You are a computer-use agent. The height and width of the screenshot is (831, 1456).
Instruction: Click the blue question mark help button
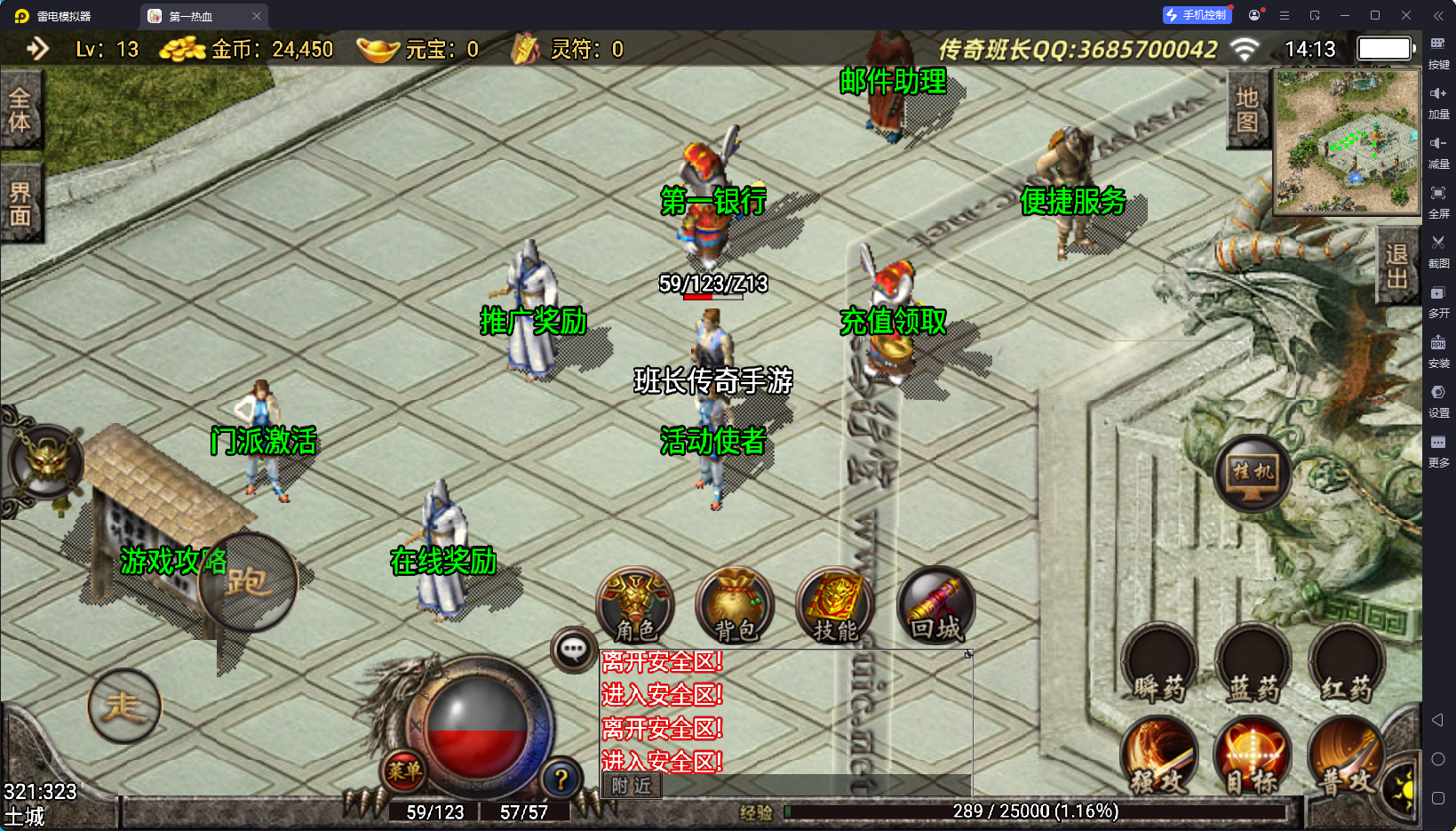pos(561,779)
